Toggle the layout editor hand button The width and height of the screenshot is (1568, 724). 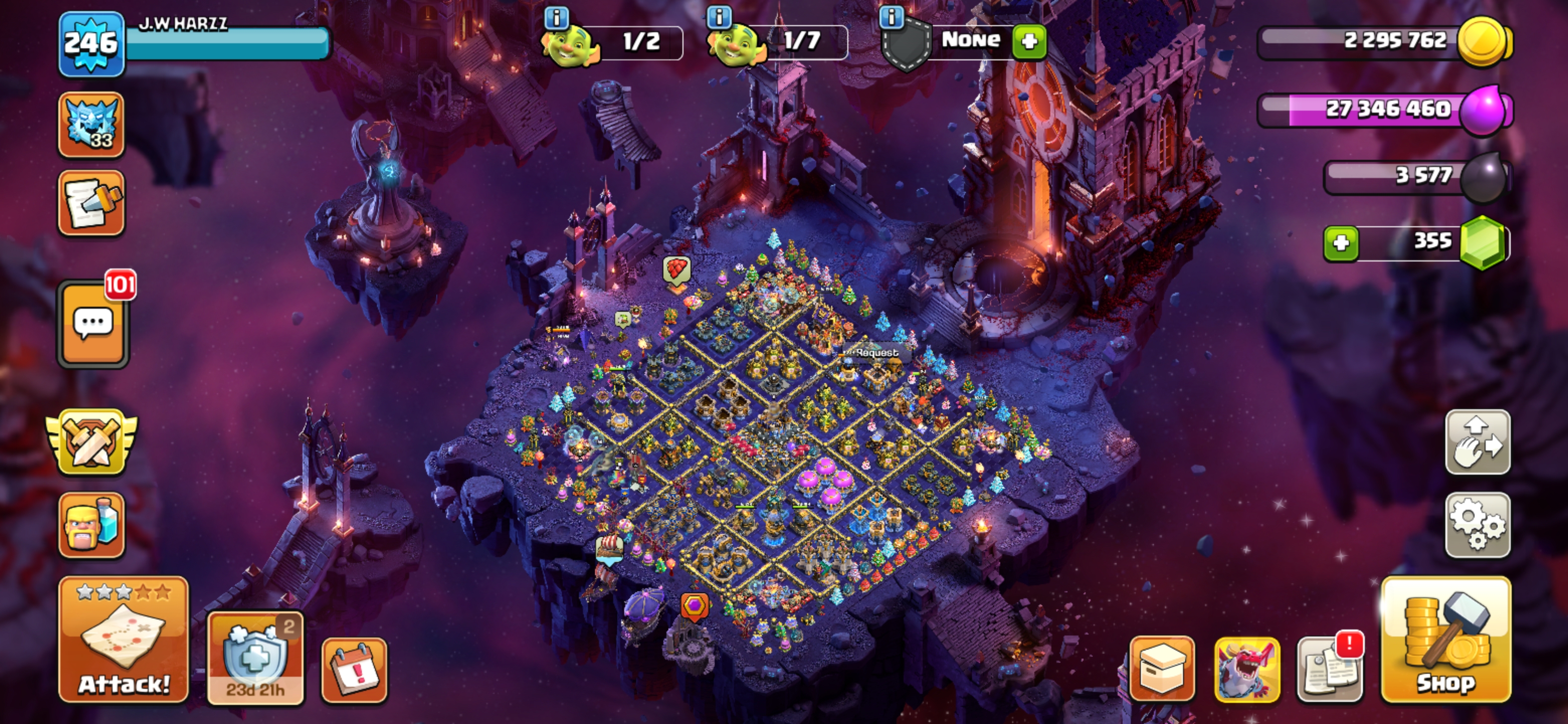click(x=1478, y=442)
